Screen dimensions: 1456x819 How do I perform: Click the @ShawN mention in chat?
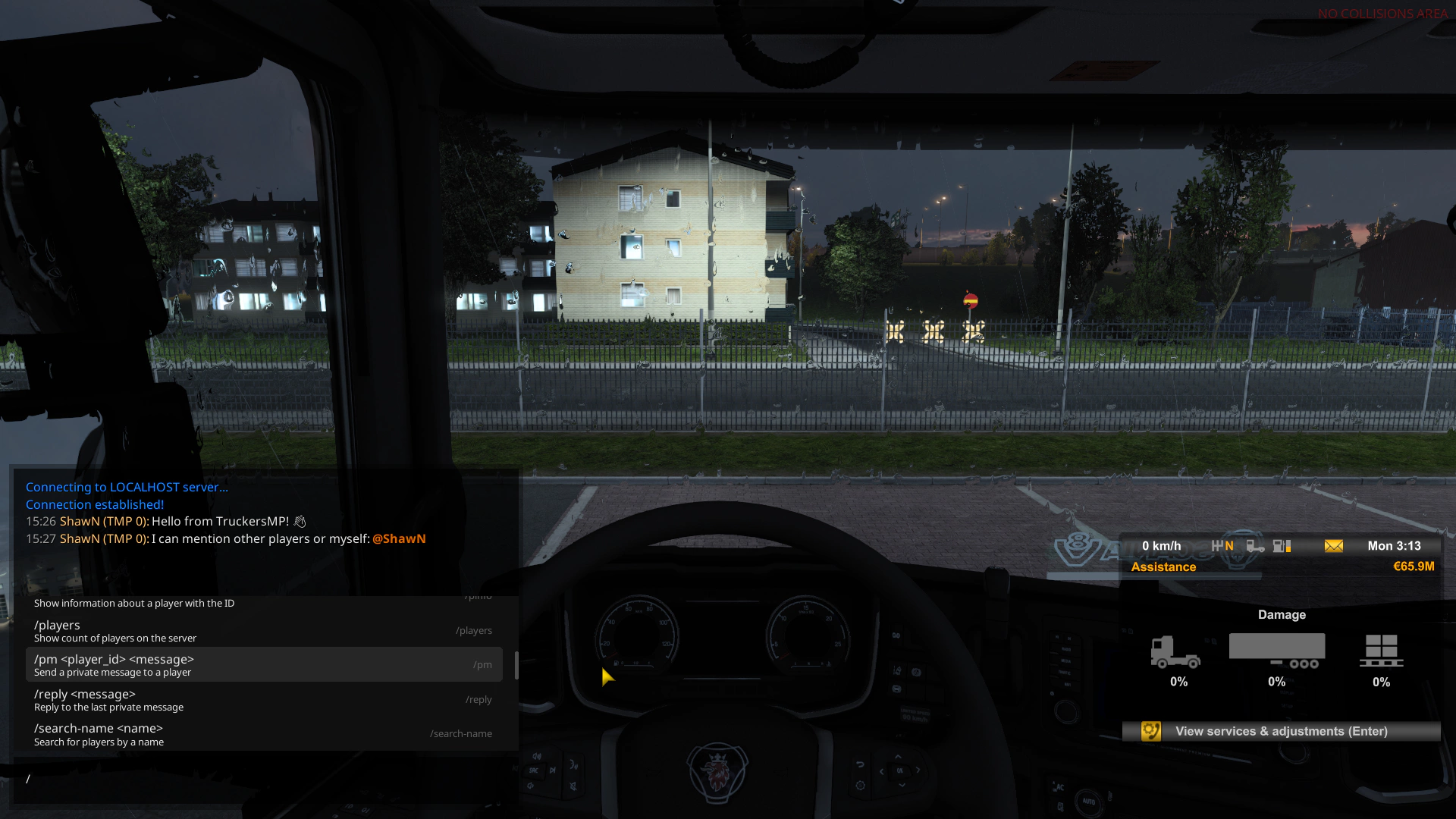coord(400,538)
